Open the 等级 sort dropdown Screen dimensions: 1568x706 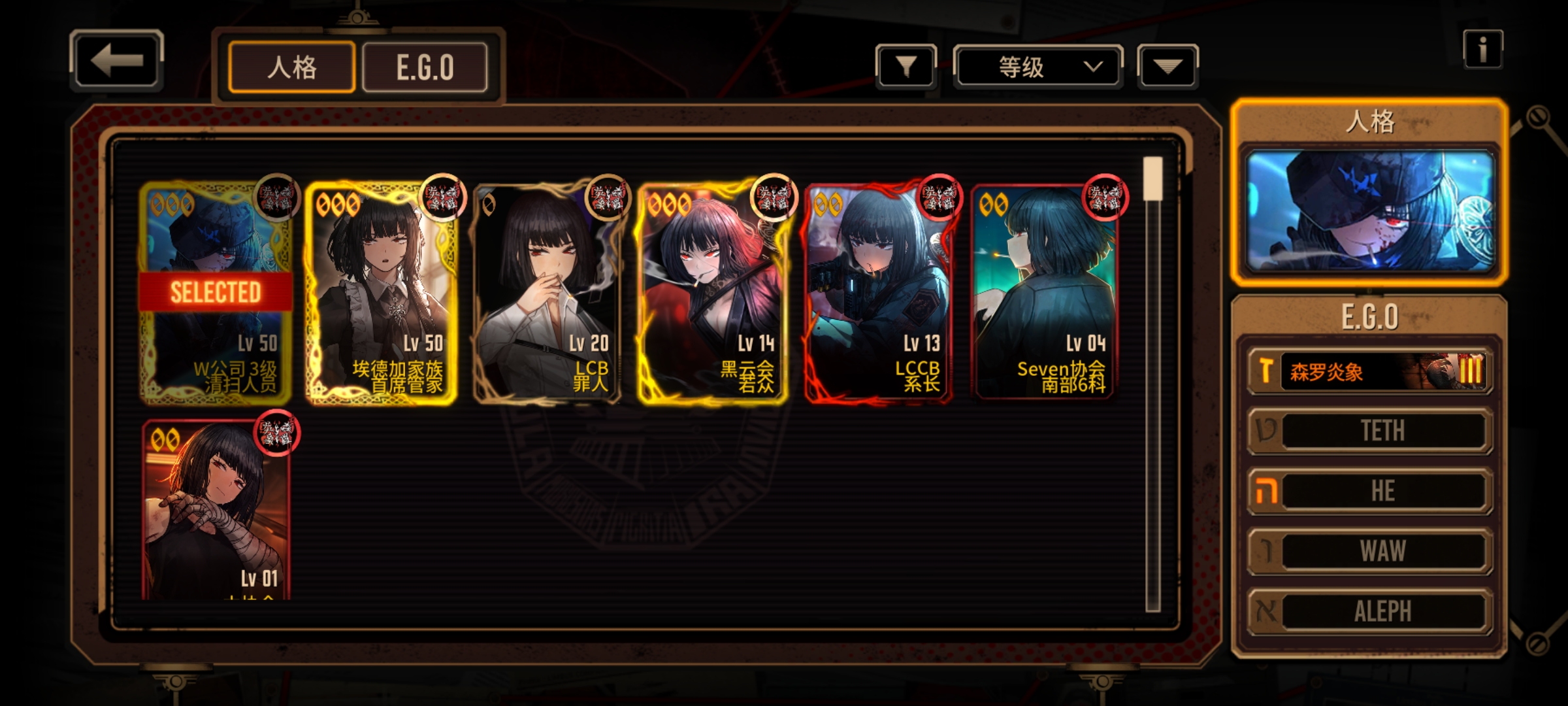(x=1038, y=66)
